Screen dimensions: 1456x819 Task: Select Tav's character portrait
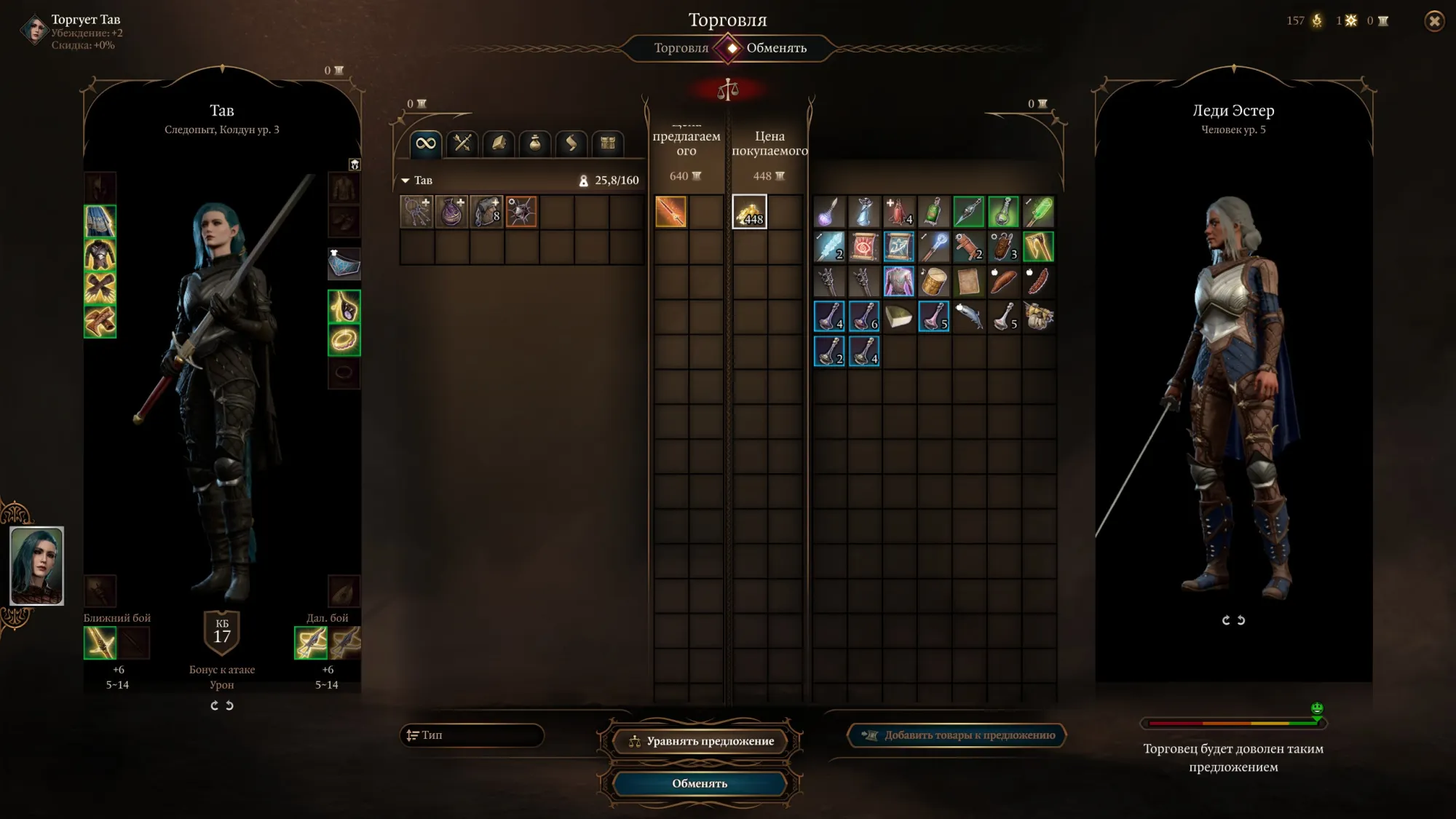(x=37, y=566)
